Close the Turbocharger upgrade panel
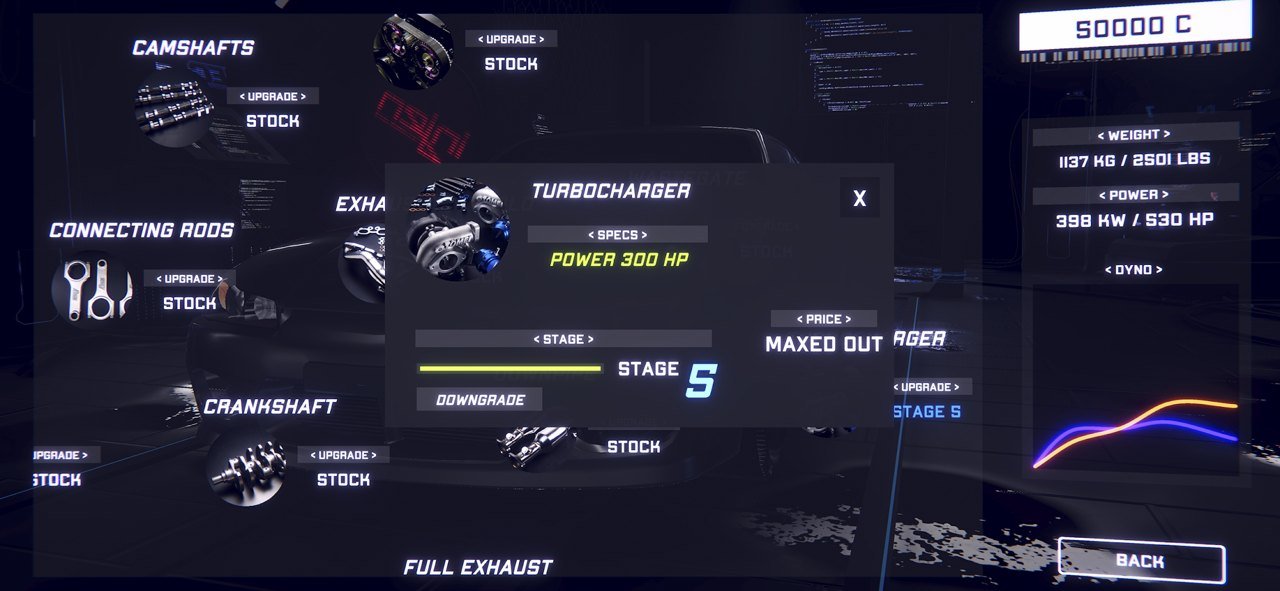The image size is (1280, 591). pyautogui.click(x=859, y=198)
